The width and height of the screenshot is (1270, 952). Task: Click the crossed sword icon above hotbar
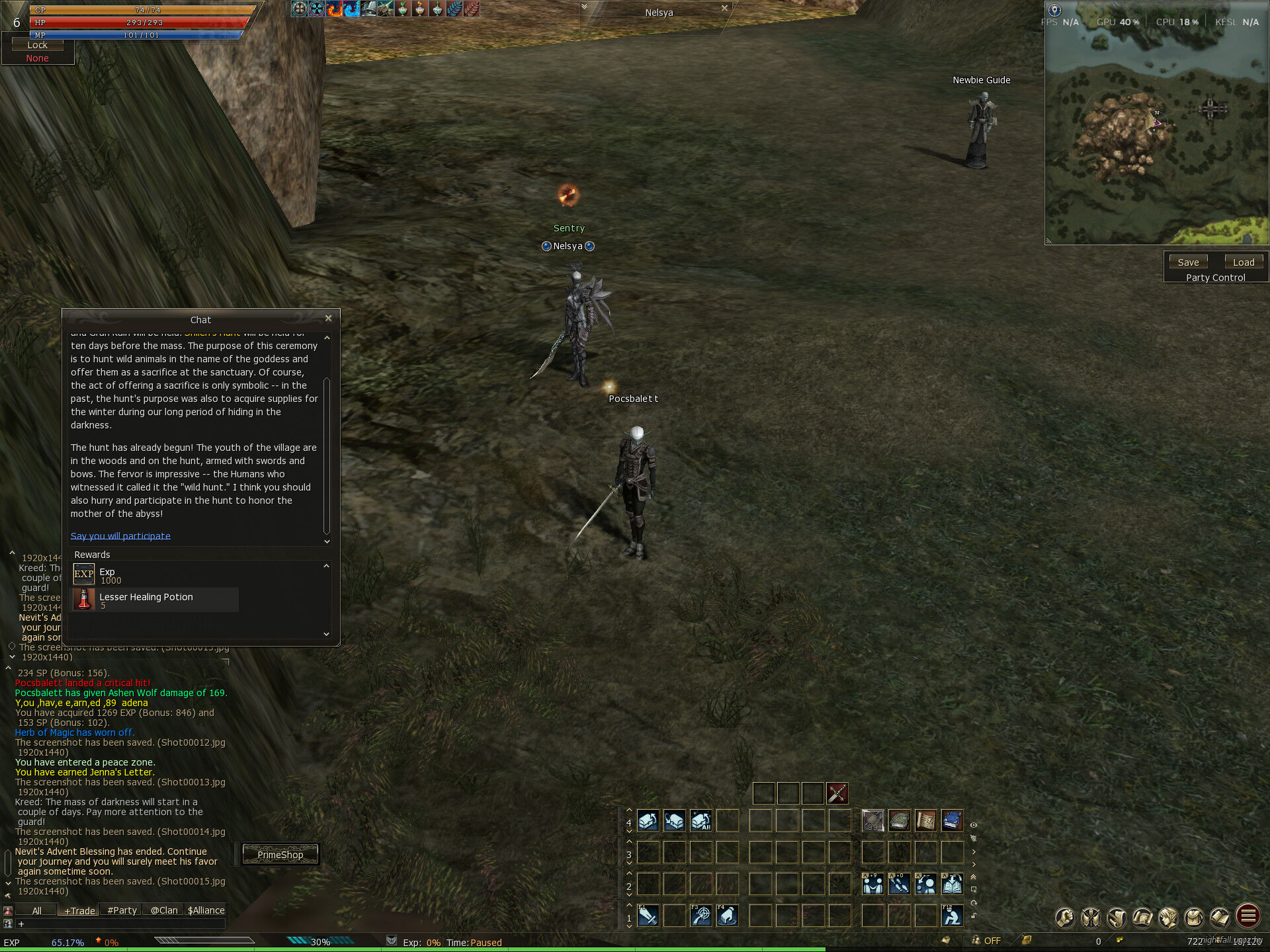tap(837, 793)
